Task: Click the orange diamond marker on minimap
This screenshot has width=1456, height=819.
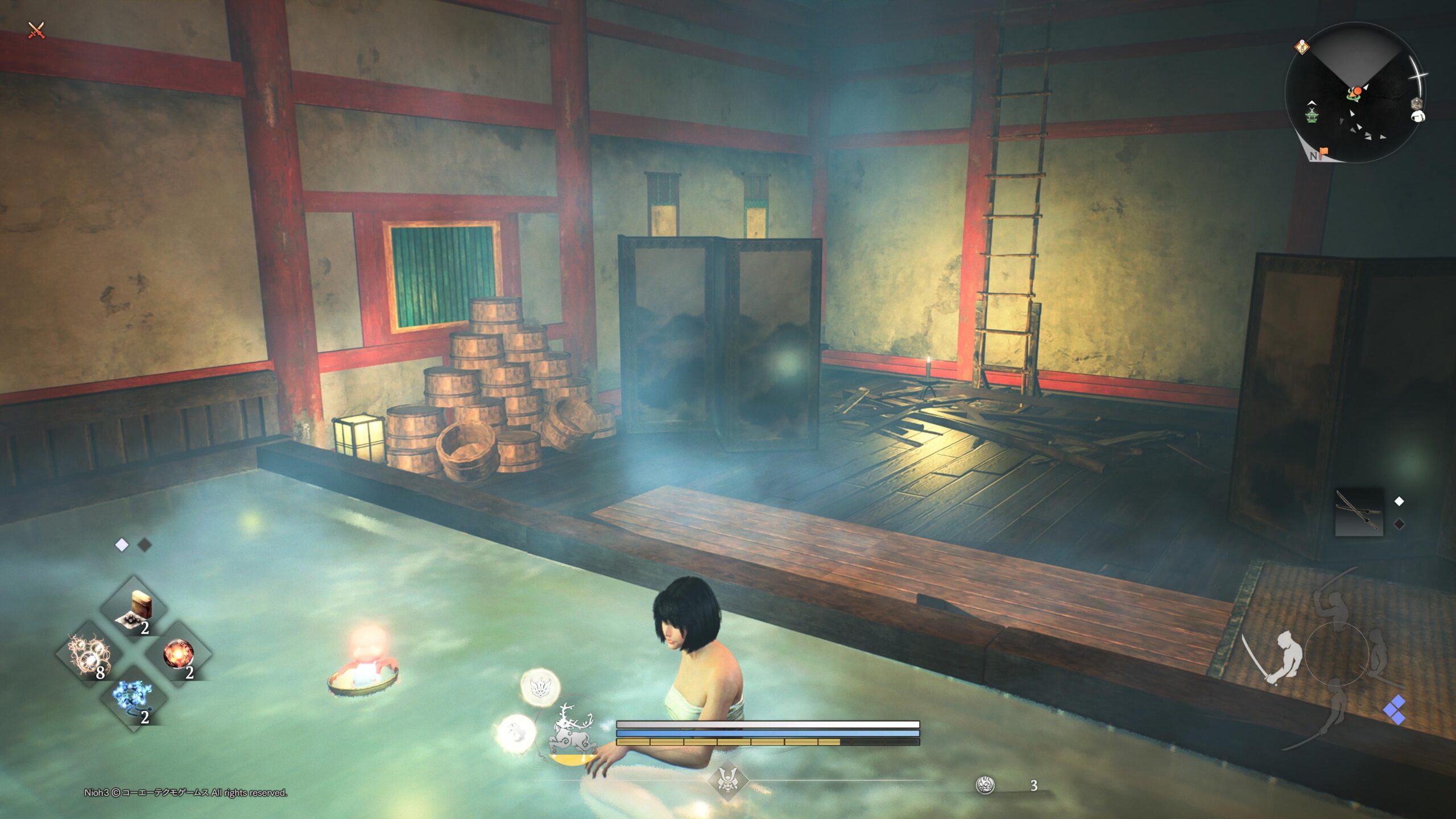Action: (x=1302, y=47)
